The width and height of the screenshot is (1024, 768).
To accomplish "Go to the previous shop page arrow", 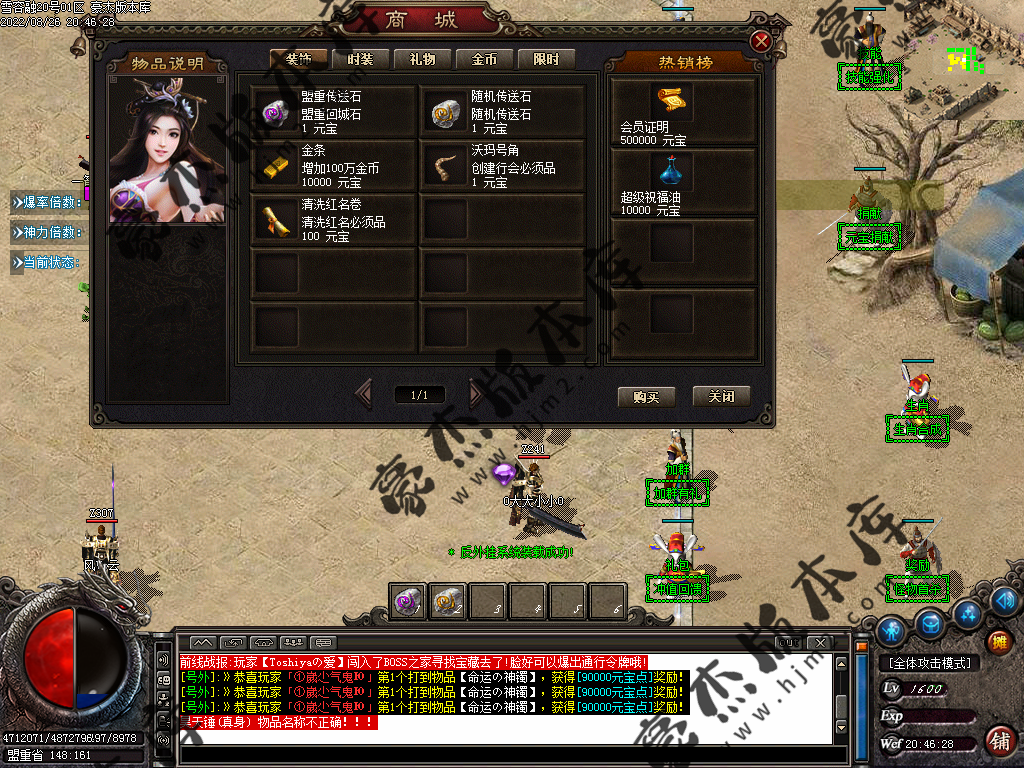I will 363,394.
